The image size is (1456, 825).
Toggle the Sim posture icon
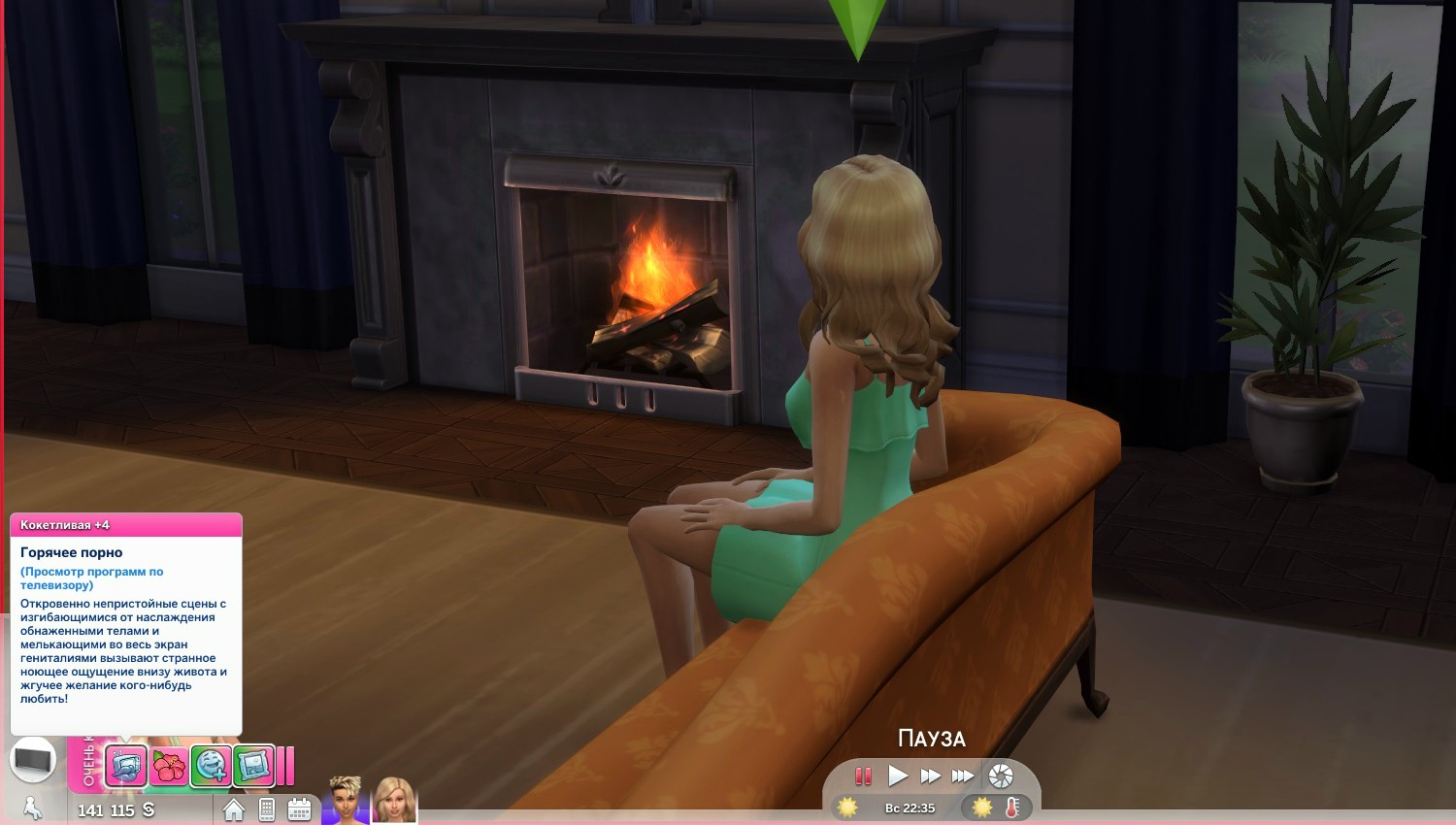click(x=32, y=808)
